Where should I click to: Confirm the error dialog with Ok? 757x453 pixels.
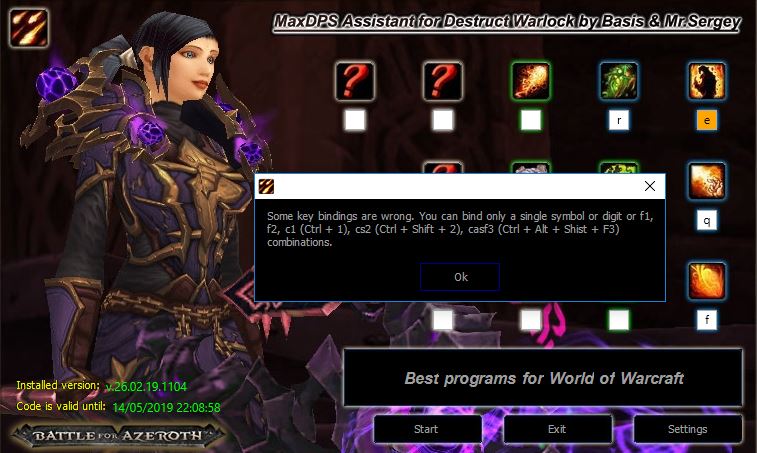click(x=460, y=277)
